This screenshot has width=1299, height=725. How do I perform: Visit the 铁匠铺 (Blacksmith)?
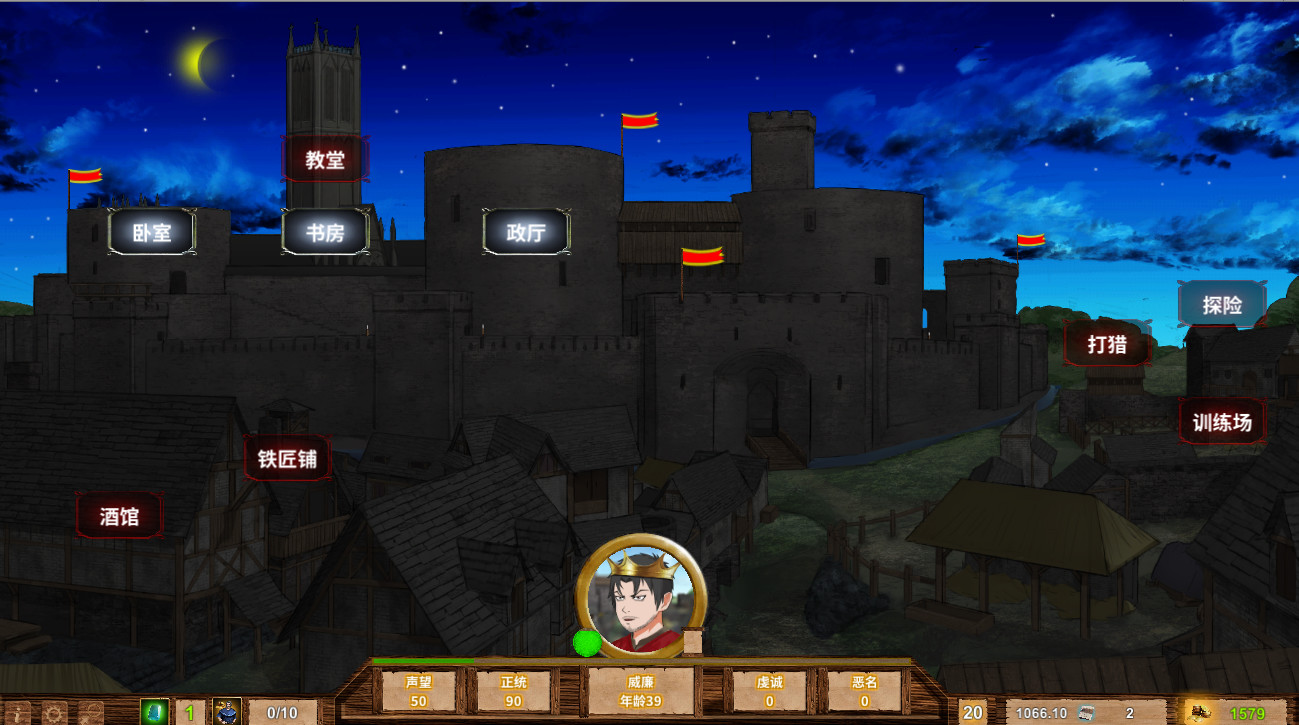click(286, 459)
